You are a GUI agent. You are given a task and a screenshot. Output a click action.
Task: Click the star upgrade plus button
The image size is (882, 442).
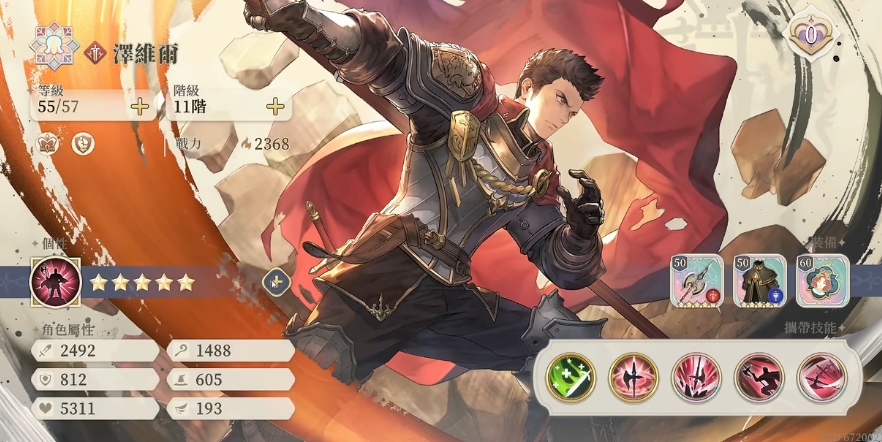(x=275, y=282)
